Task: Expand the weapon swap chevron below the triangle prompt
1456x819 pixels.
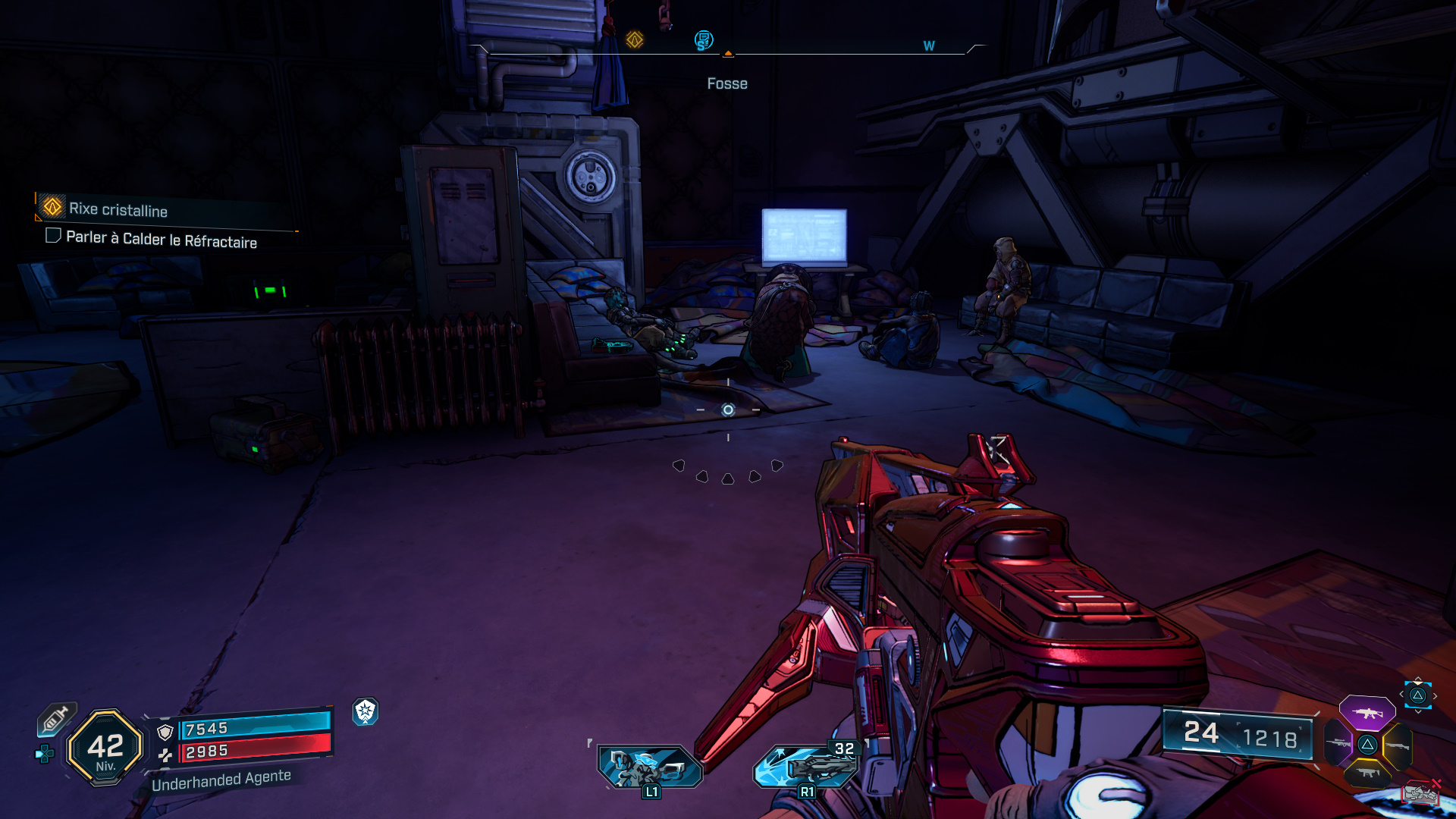Action: click(x=1419, y=711)
